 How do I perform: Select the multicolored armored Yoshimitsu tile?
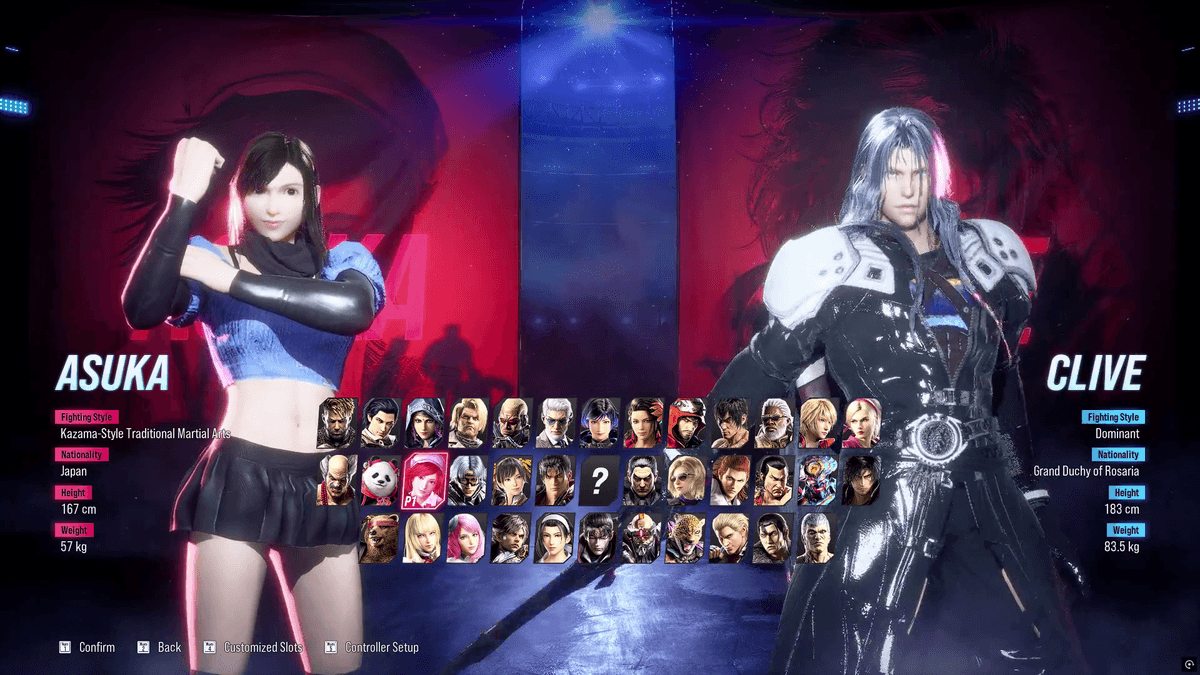[x=817, y=481]
